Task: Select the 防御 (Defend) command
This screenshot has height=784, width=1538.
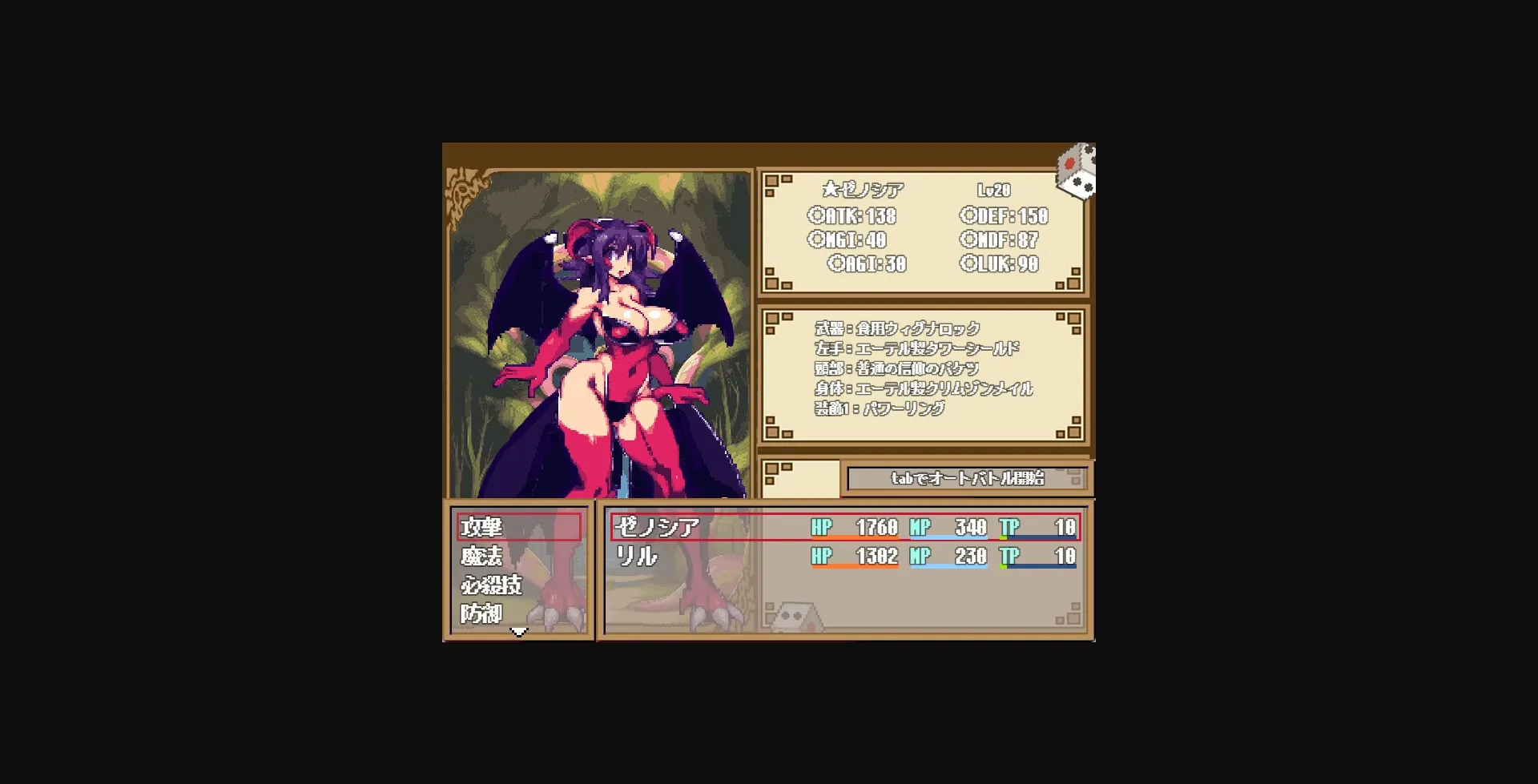Action: pos(481,613)
